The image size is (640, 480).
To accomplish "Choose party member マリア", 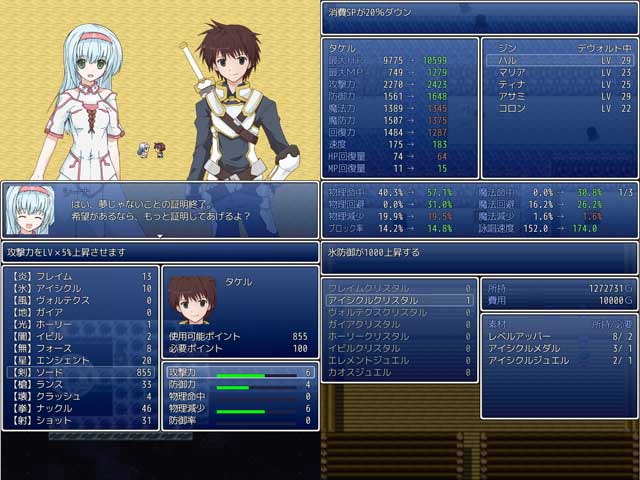I will click(559, 72).
